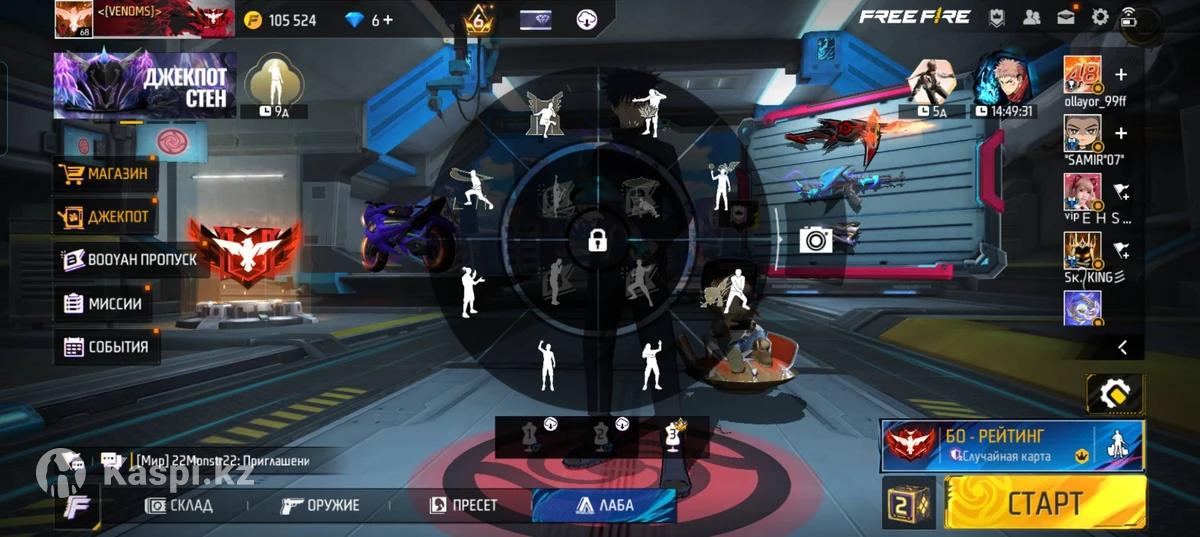Open the player profile avatar
Image resolution: width=1200 pixels, height=537 pixels.
click(x=73, y=19)
